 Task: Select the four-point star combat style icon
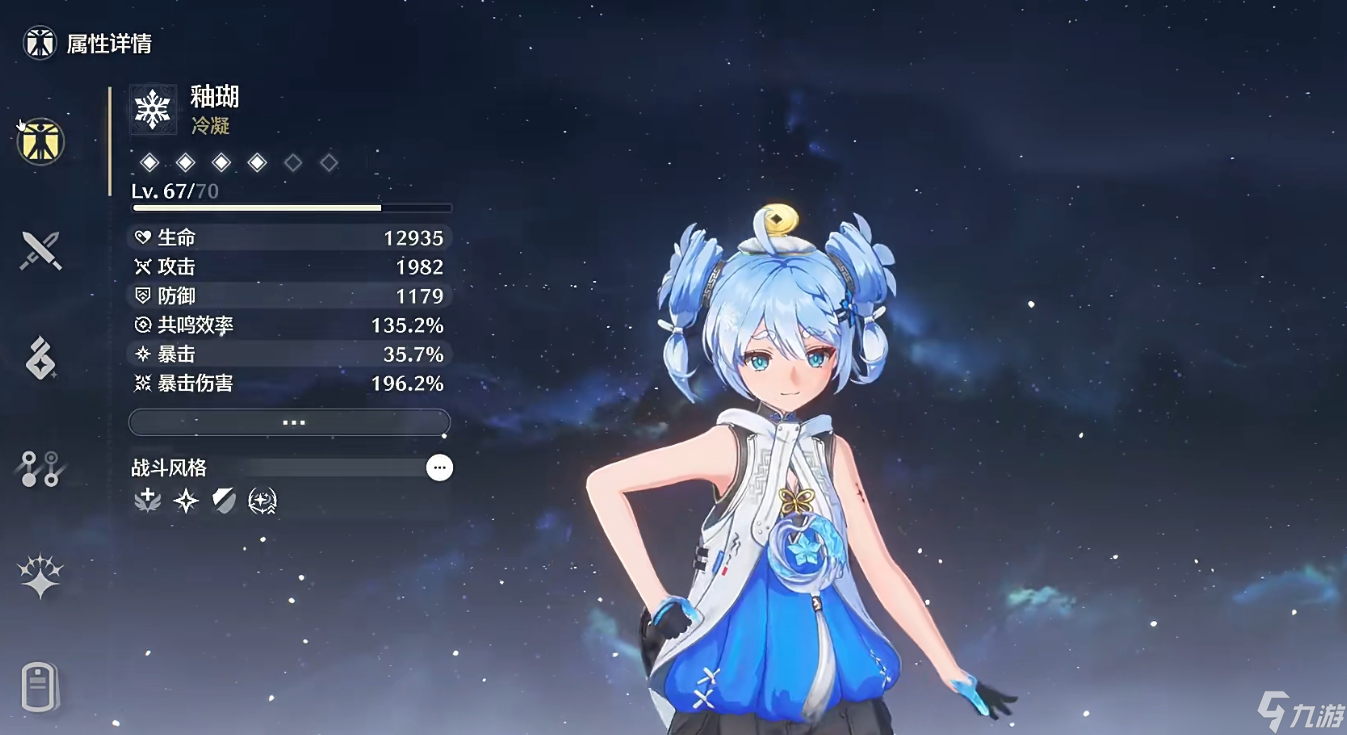click(186, 501)
